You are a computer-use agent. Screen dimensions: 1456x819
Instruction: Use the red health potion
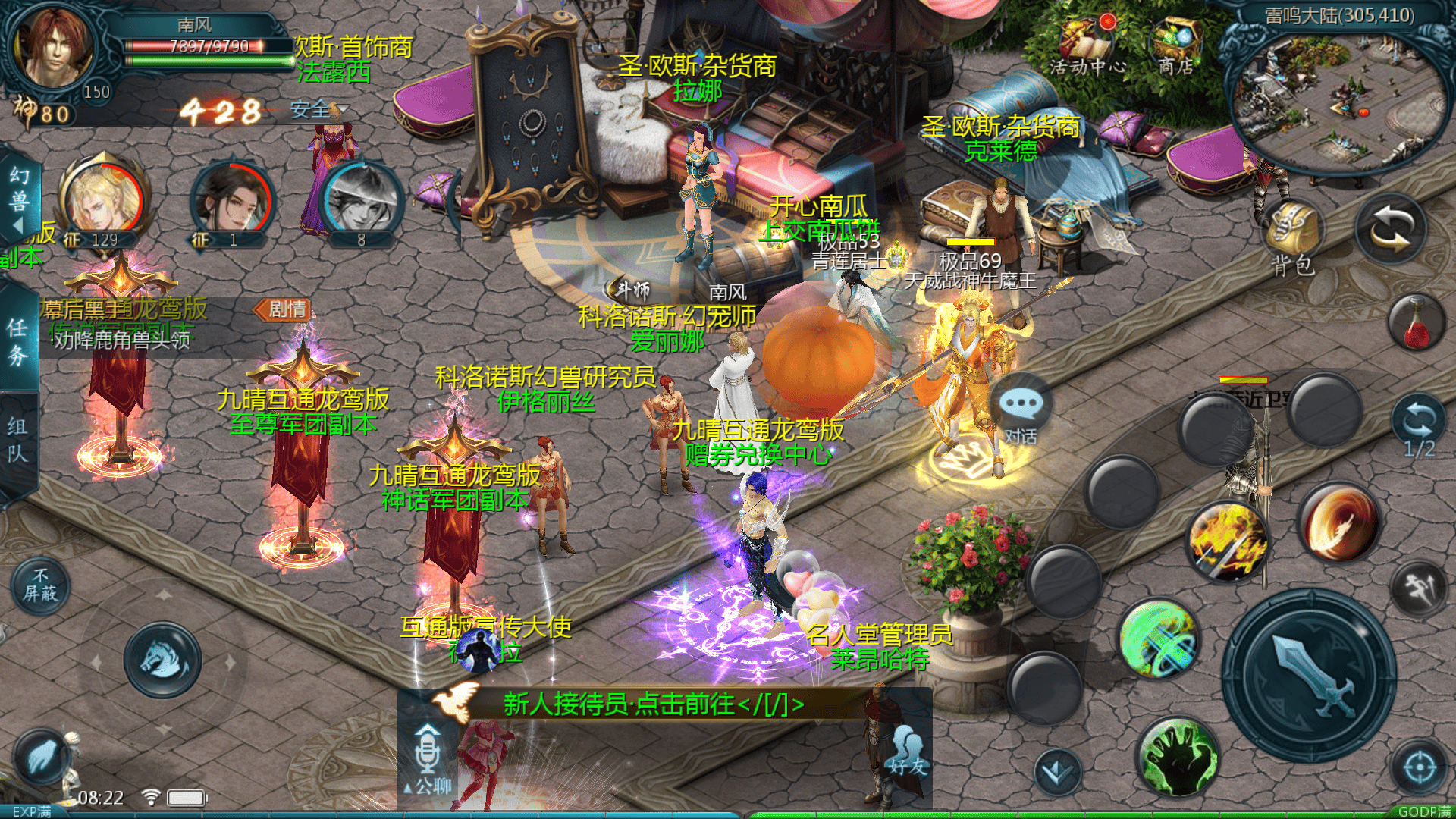(x=1417, y=324)
